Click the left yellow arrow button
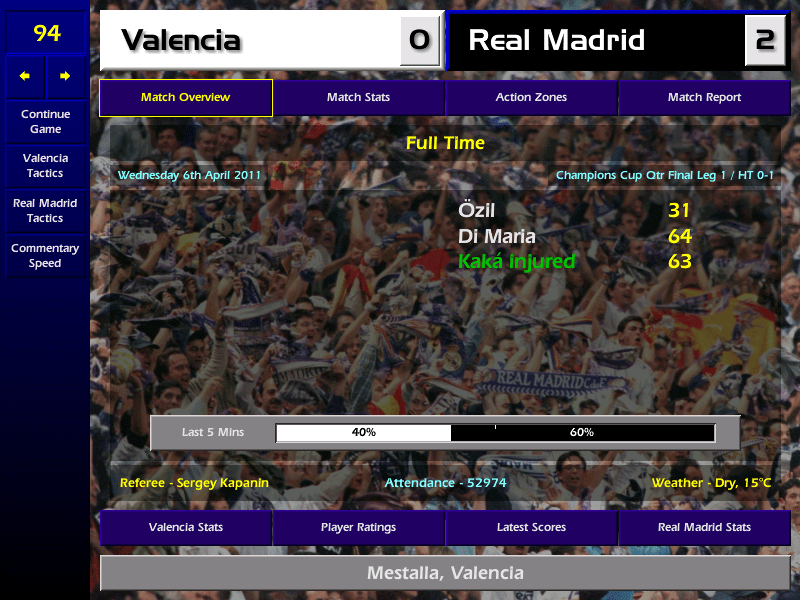This screenshot has height=600, width=800. point(25,76)
